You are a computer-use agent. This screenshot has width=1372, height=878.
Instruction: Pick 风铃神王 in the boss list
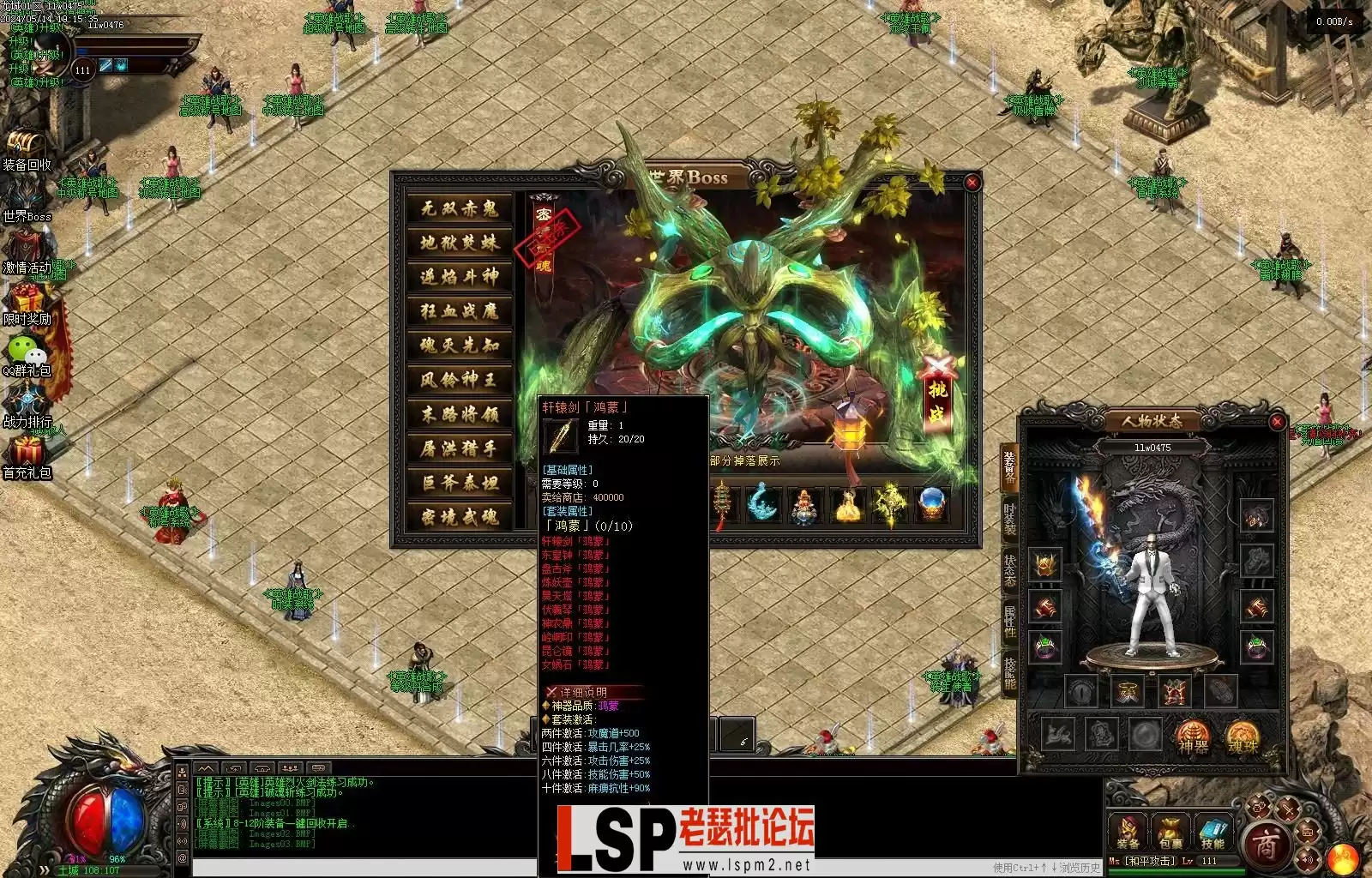click(x=460, y=380)
